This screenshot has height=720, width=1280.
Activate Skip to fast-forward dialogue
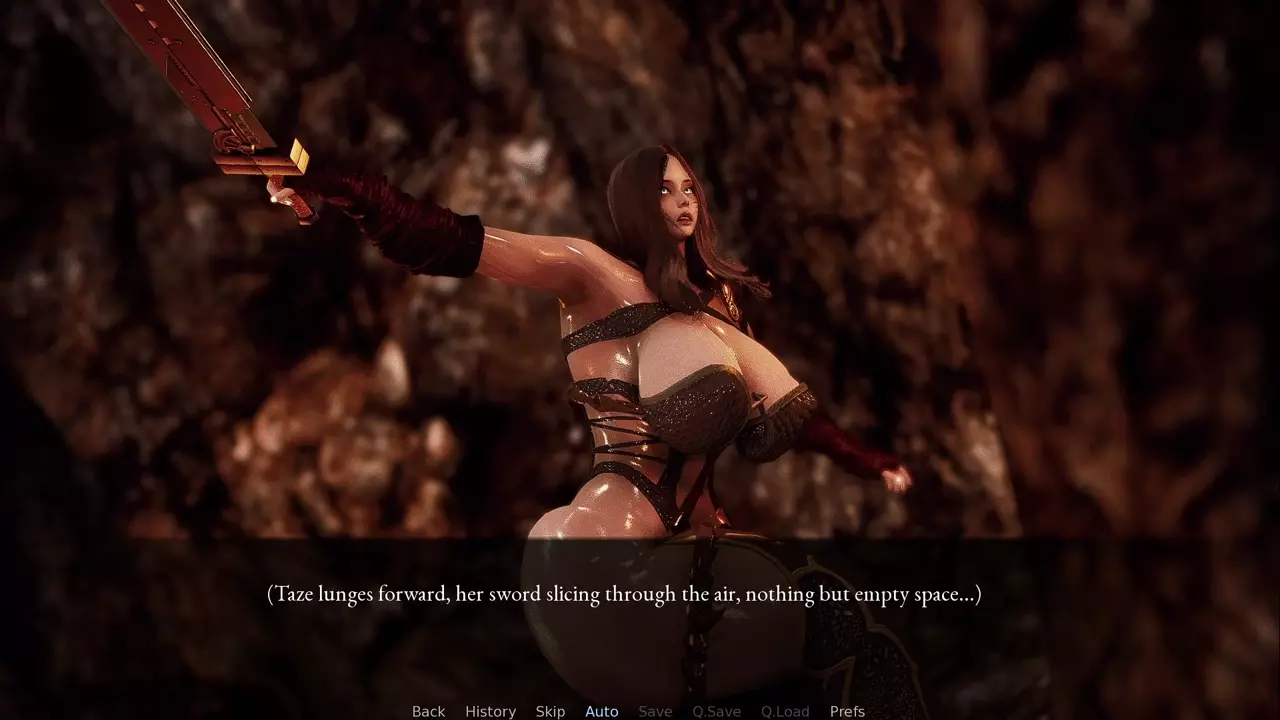(x=550, y=711)
